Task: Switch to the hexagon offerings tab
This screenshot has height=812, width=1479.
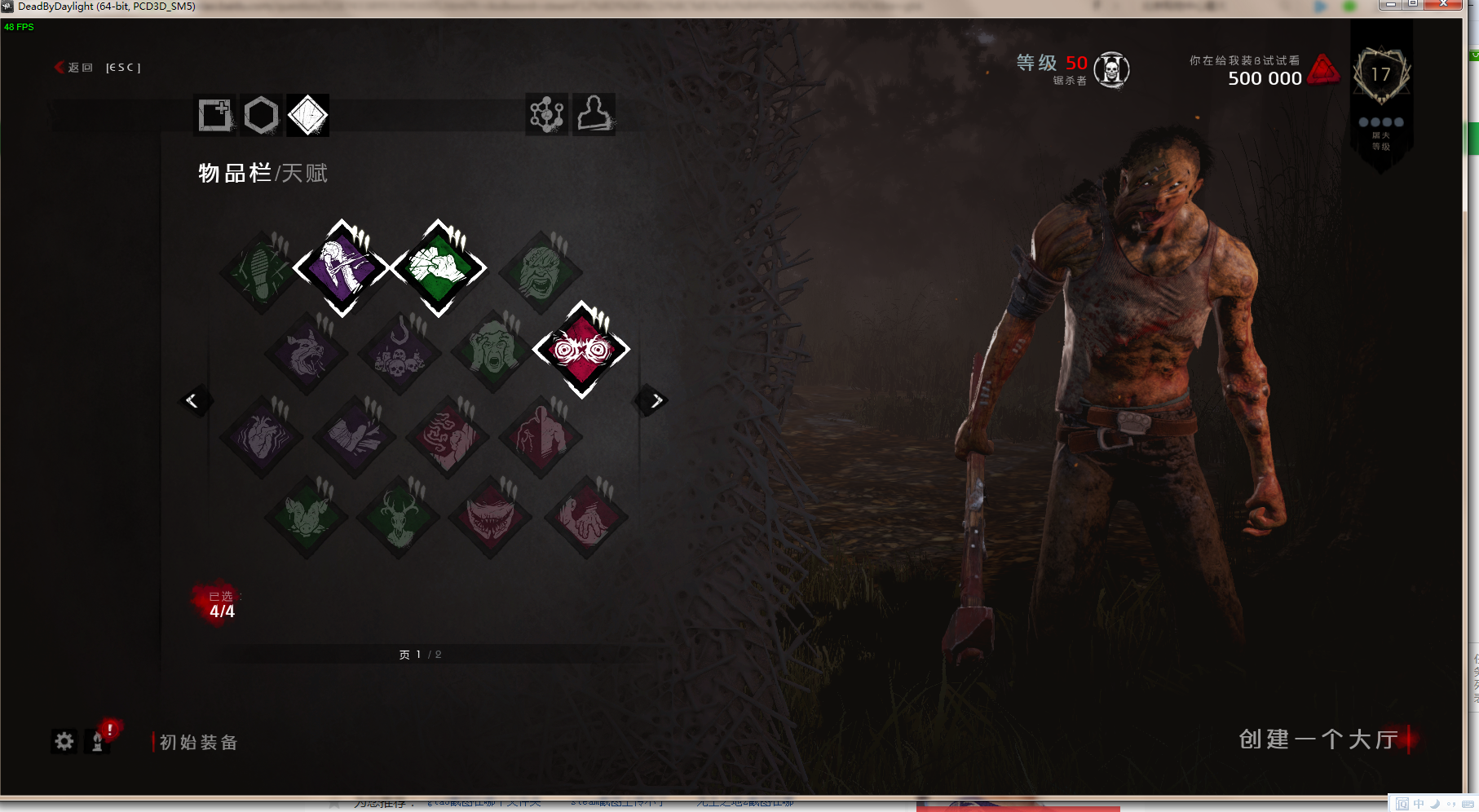Action: point(262,115)
